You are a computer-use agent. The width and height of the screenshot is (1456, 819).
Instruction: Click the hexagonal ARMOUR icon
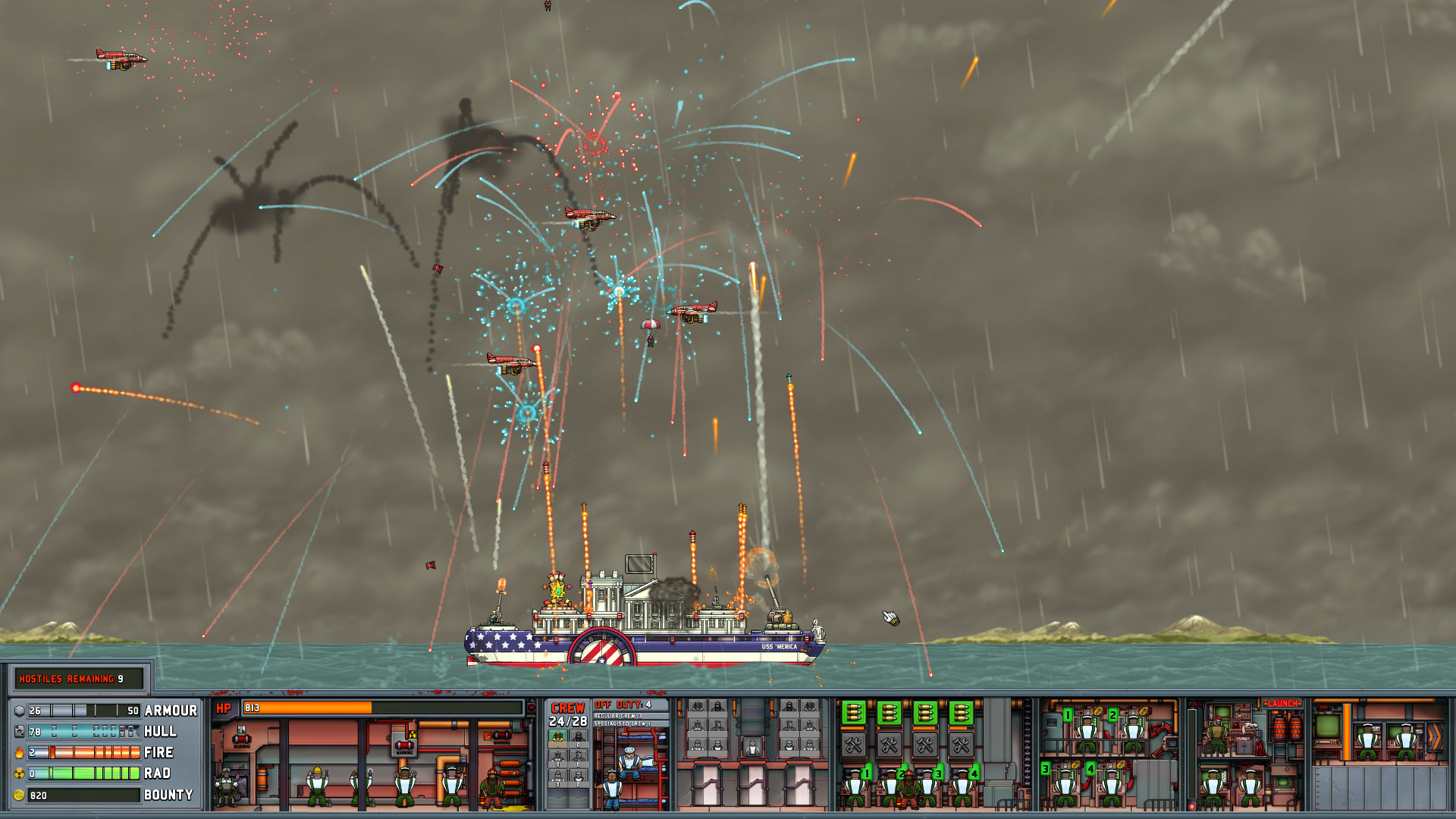pyautogui.click(x=19, y=711)
